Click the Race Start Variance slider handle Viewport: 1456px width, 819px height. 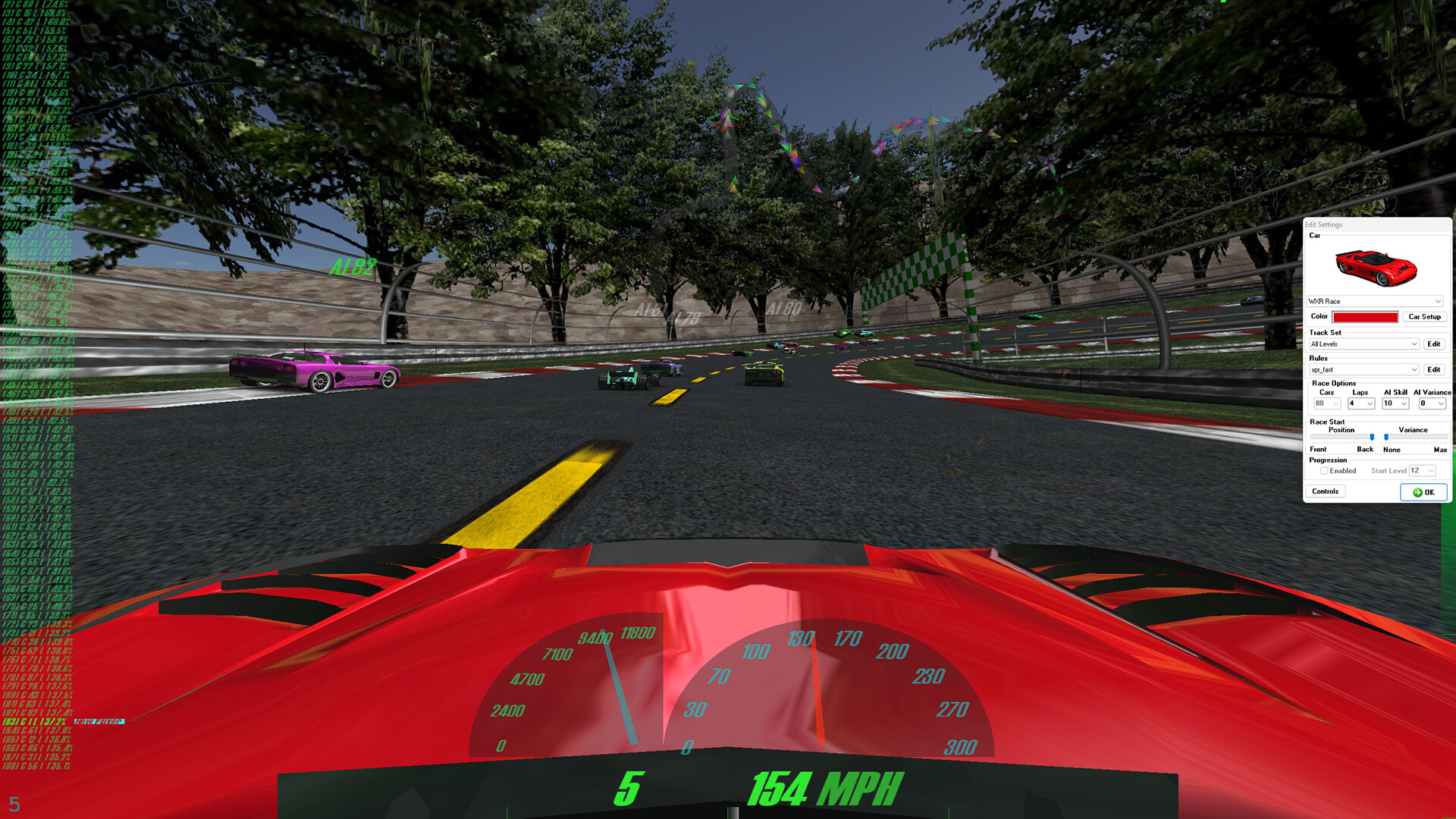click(x=1385, y=438)
